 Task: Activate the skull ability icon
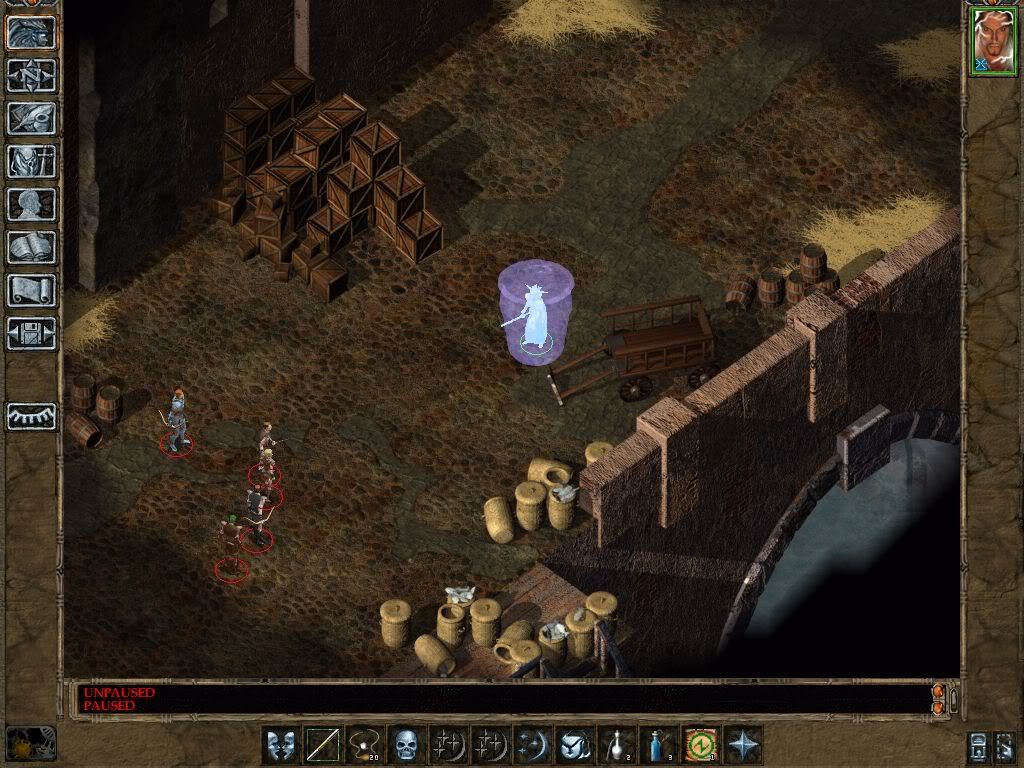pyautogui.click(x=406, y=745)
